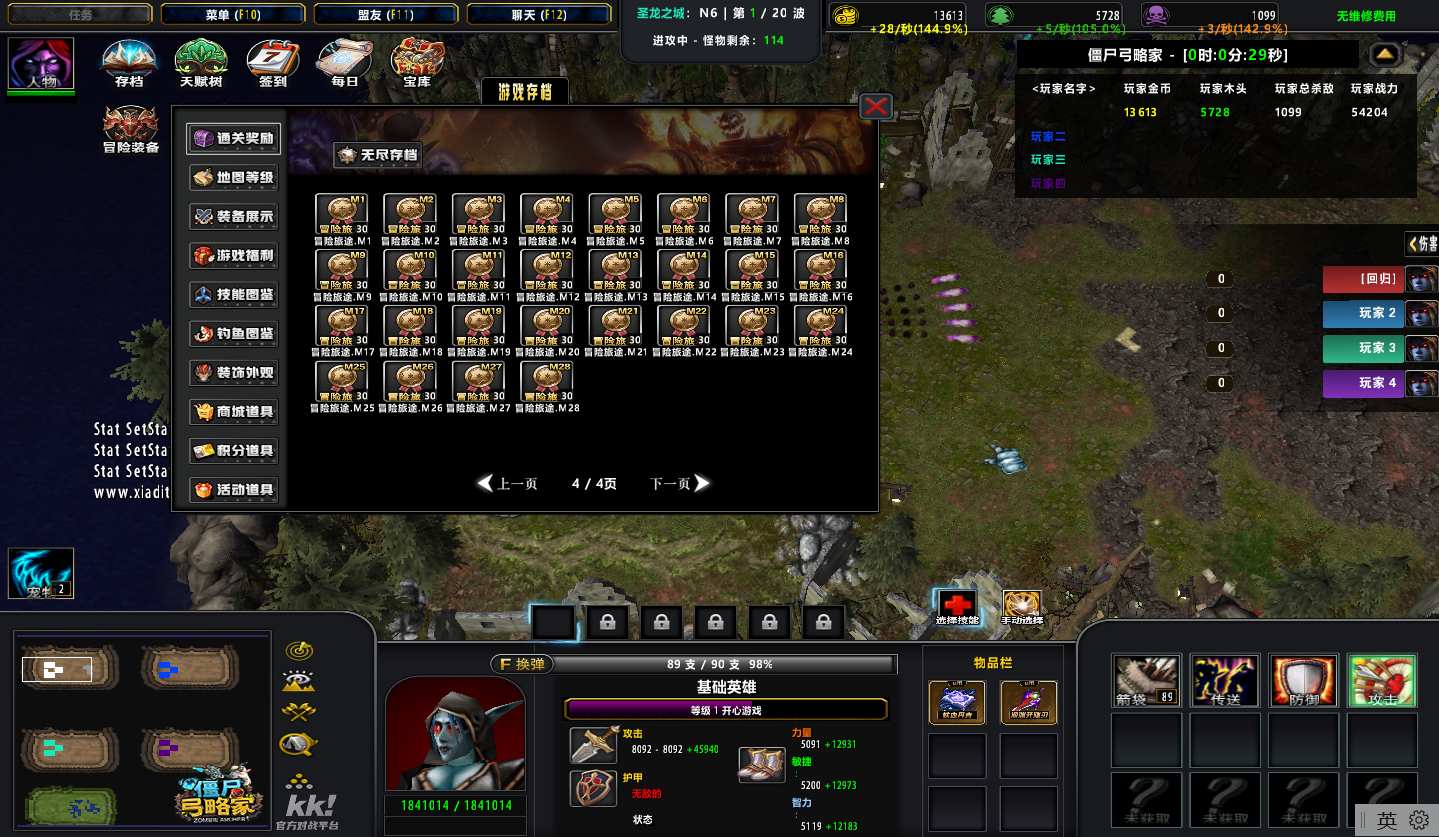Viewport: 1439px width, 837px height.
Task: Open the 宝库 treasury icon
Action: (x=417, y=62)
